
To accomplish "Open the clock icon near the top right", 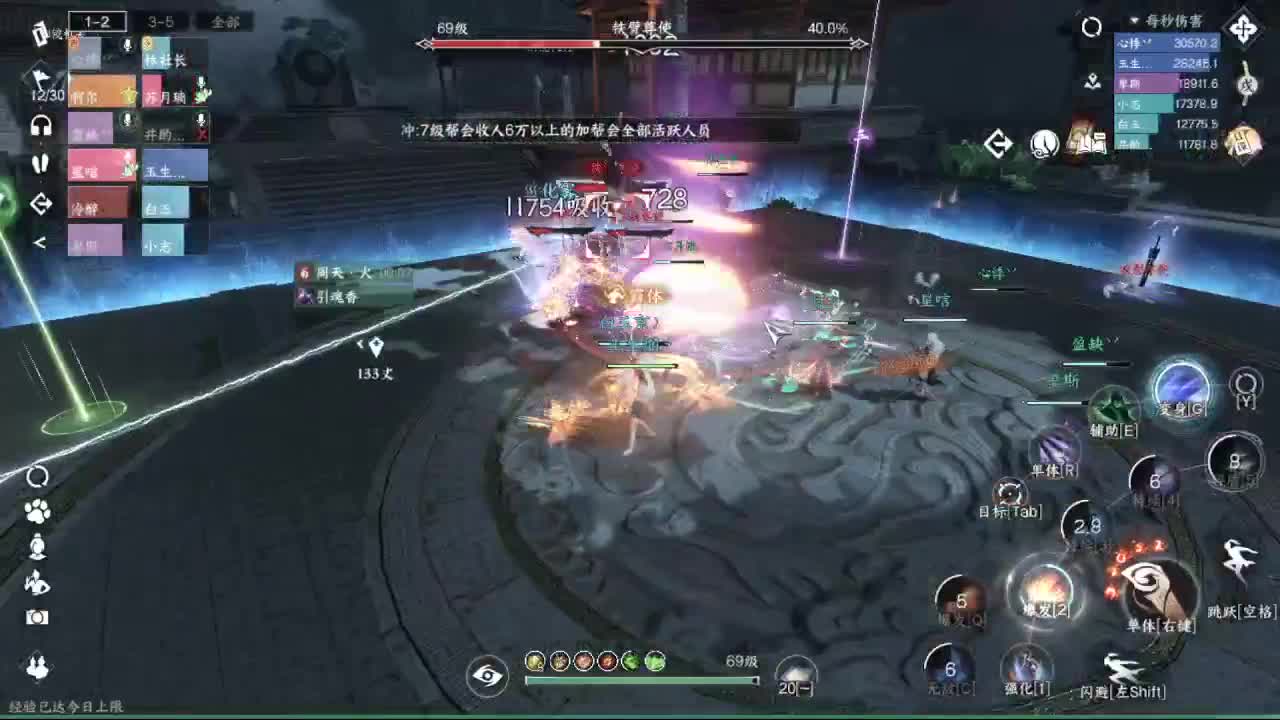I will pos(1044,144).
